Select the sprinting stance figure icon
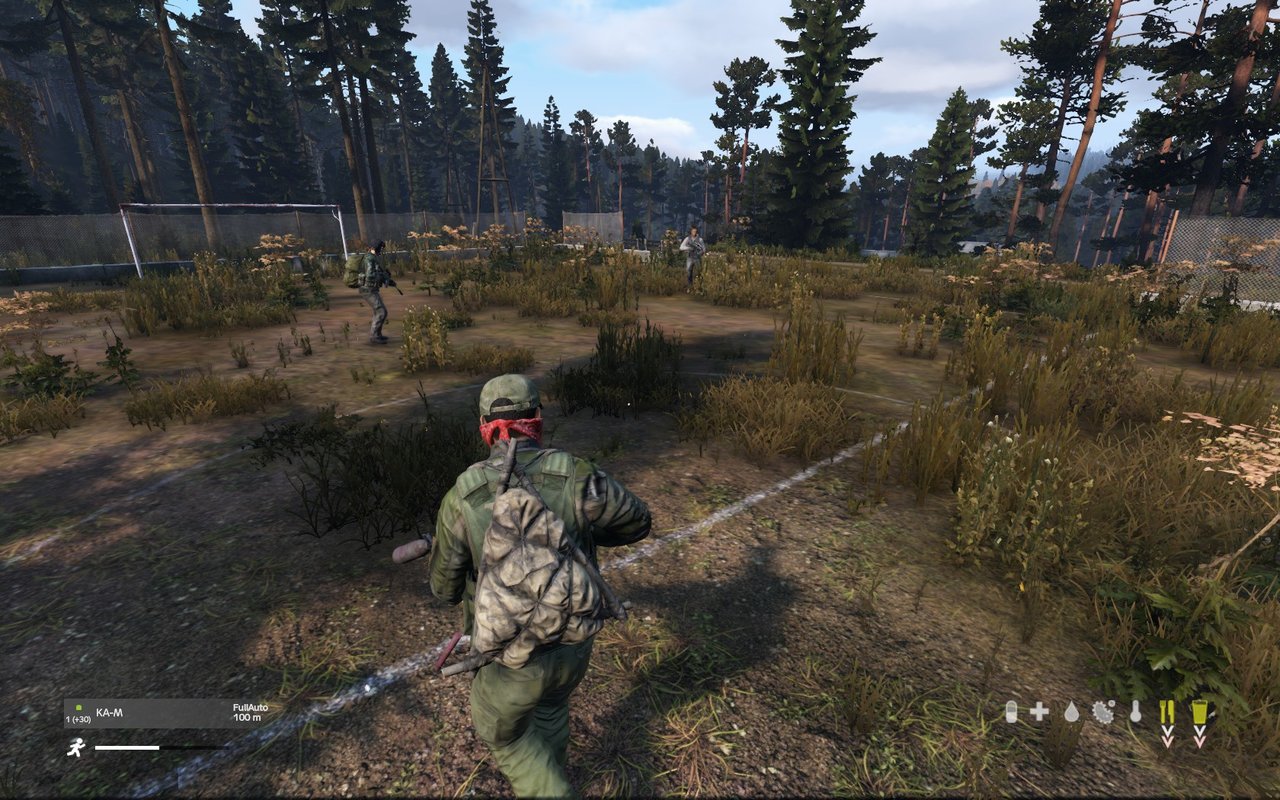The image size is (1280, 800). tap(77, 747)
